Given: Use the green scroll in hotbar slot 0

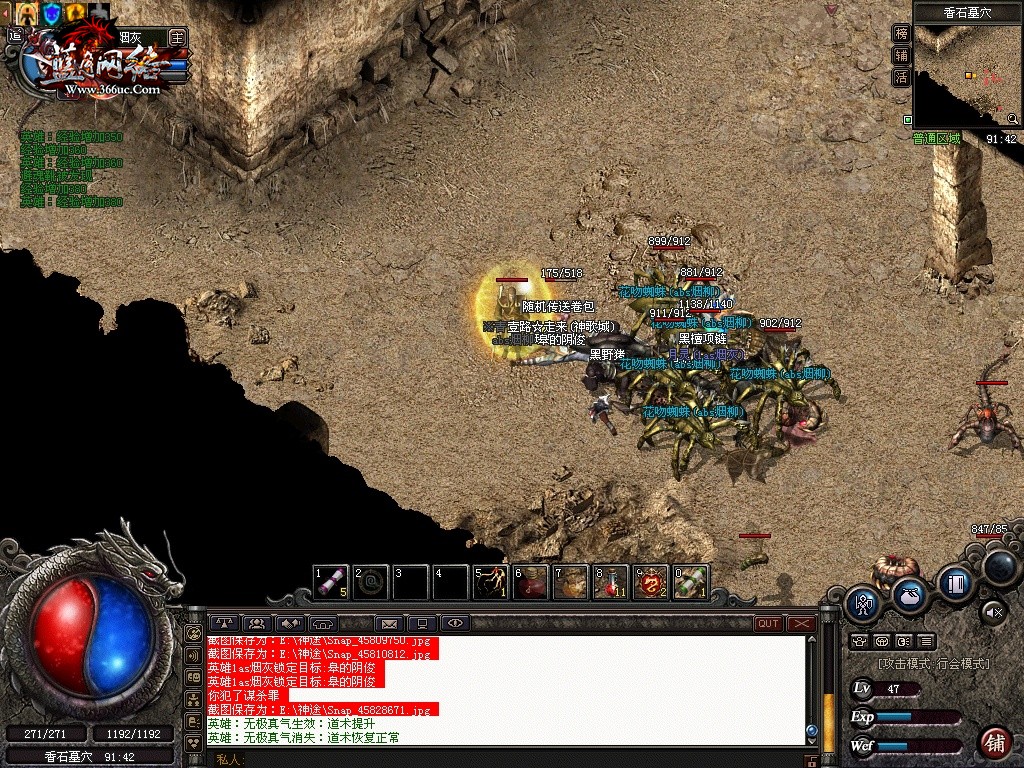Looking at the screenshot, I should tap(691, 581).
